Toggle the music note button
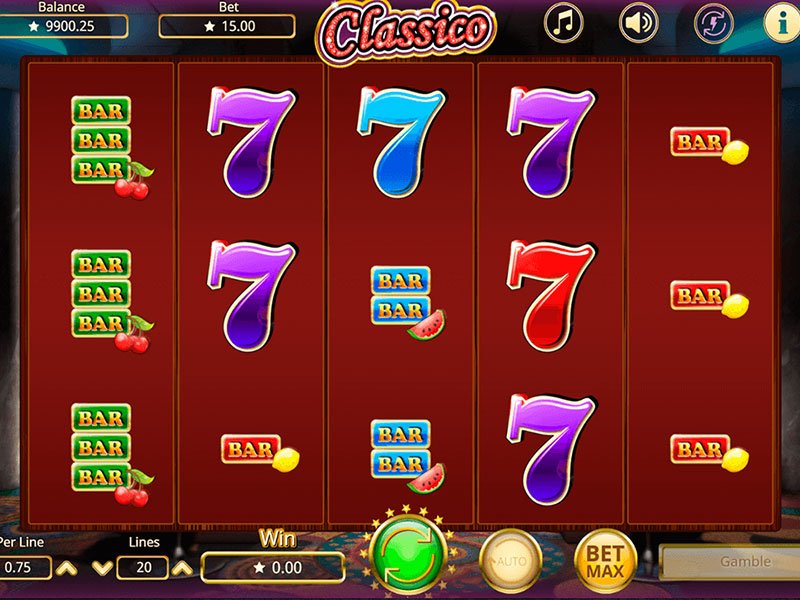This screenshot has width=800, height=600. (x=563, y=23)
